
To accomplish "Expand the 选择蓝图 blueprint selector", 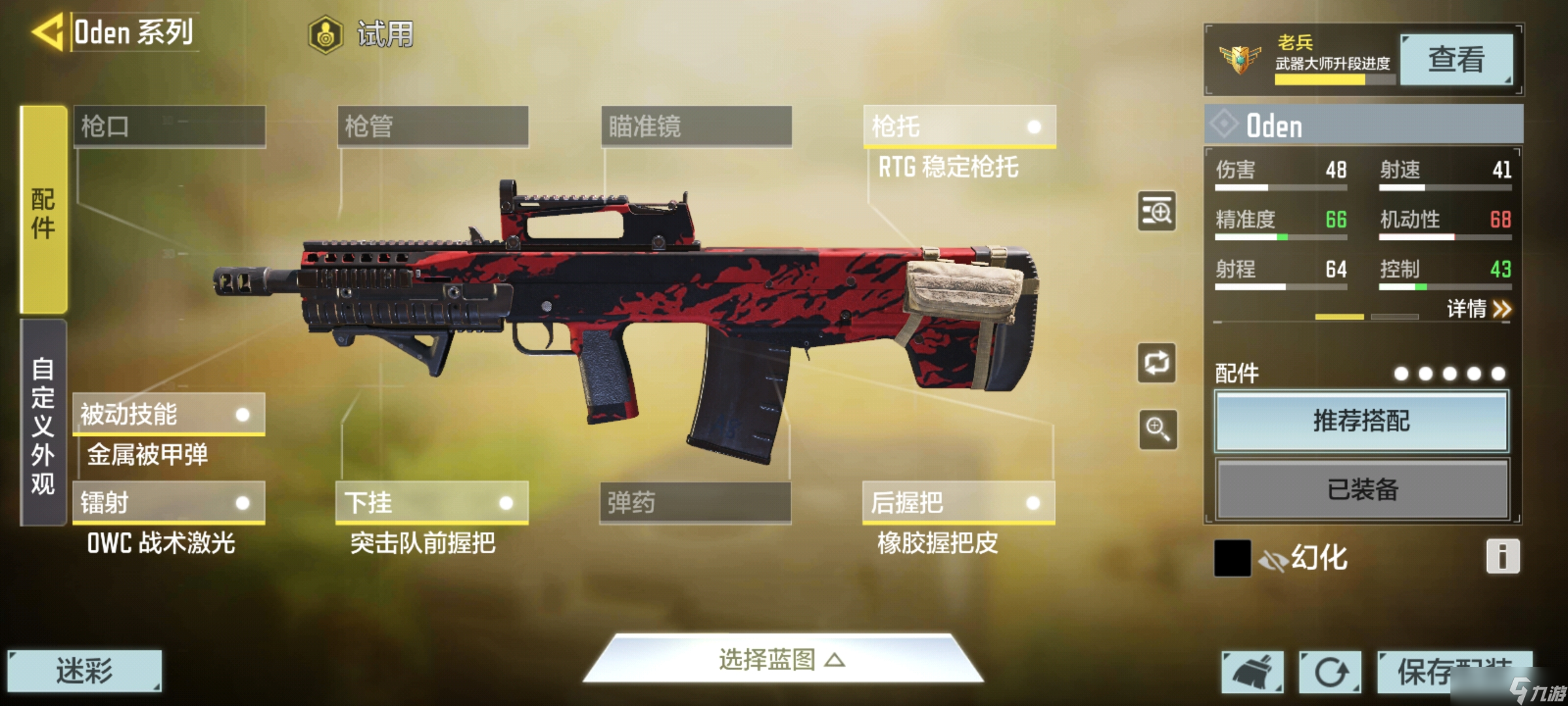I will (x=782, y=660).
